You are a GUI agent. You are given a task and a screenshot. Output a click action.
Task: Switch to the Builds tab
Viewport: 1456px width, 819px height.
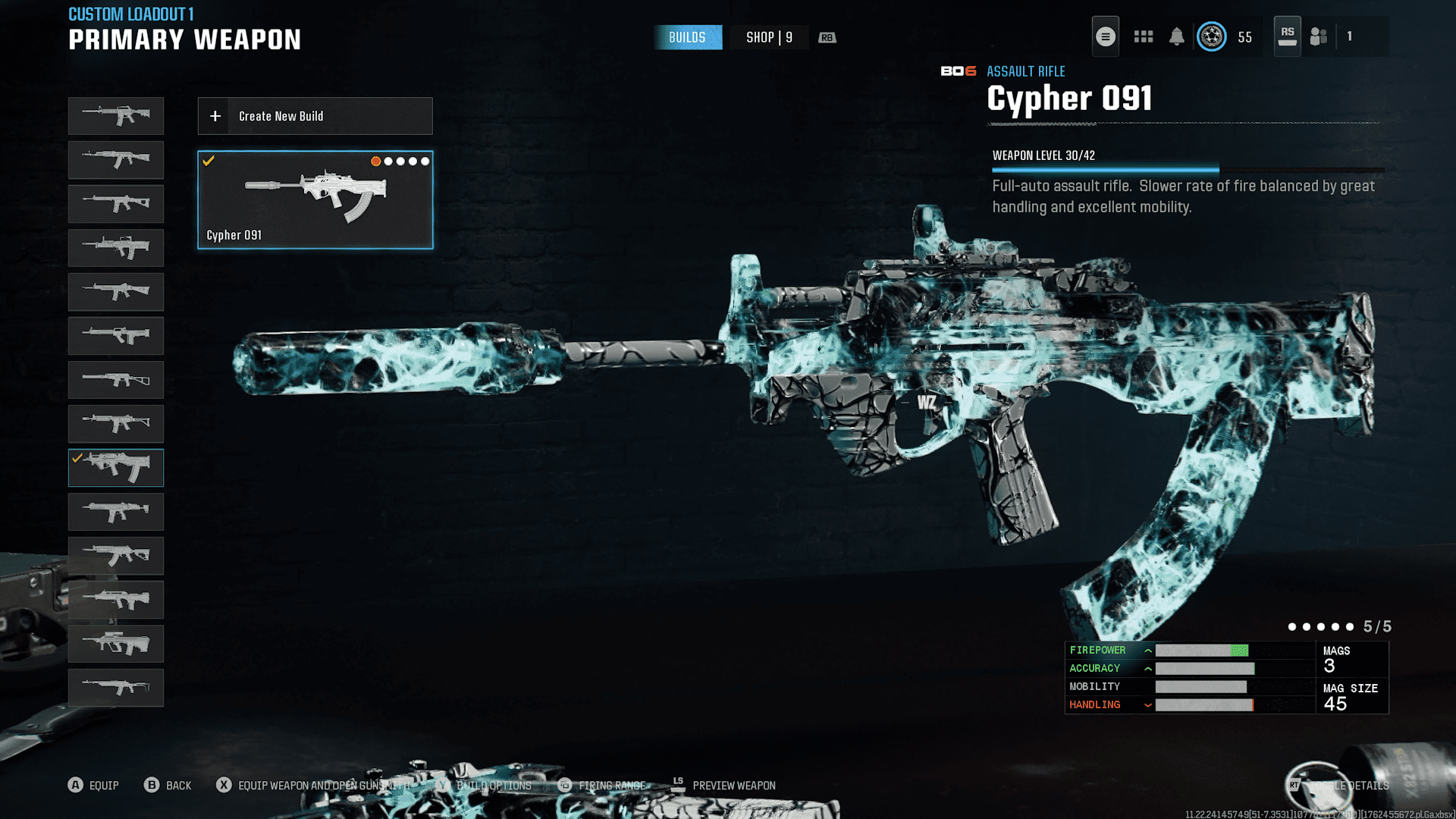point(687,37)
